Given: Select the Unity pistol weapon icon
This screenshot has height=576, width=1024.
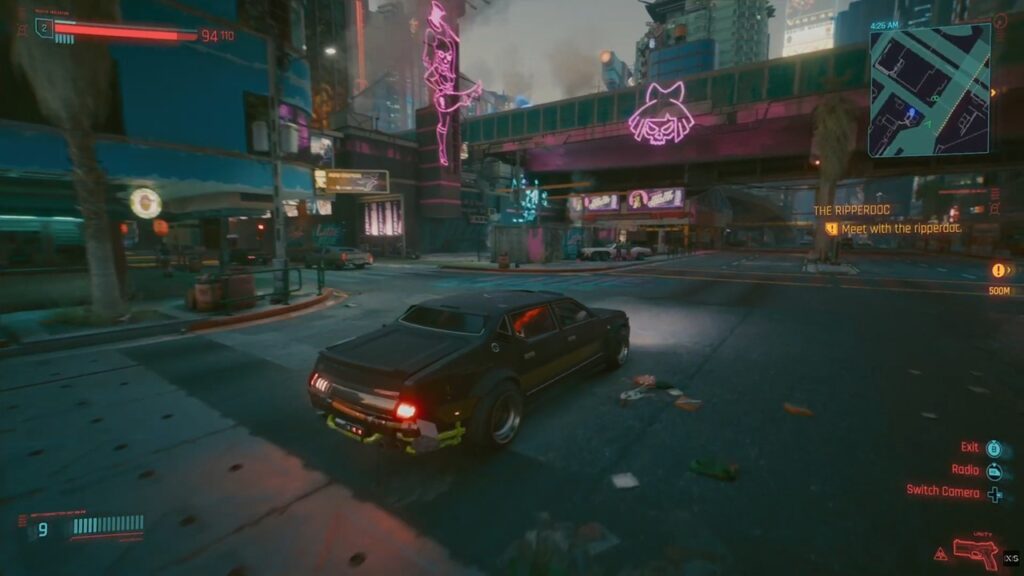Looking at the screenshot, I should click(x=975, y=551).
